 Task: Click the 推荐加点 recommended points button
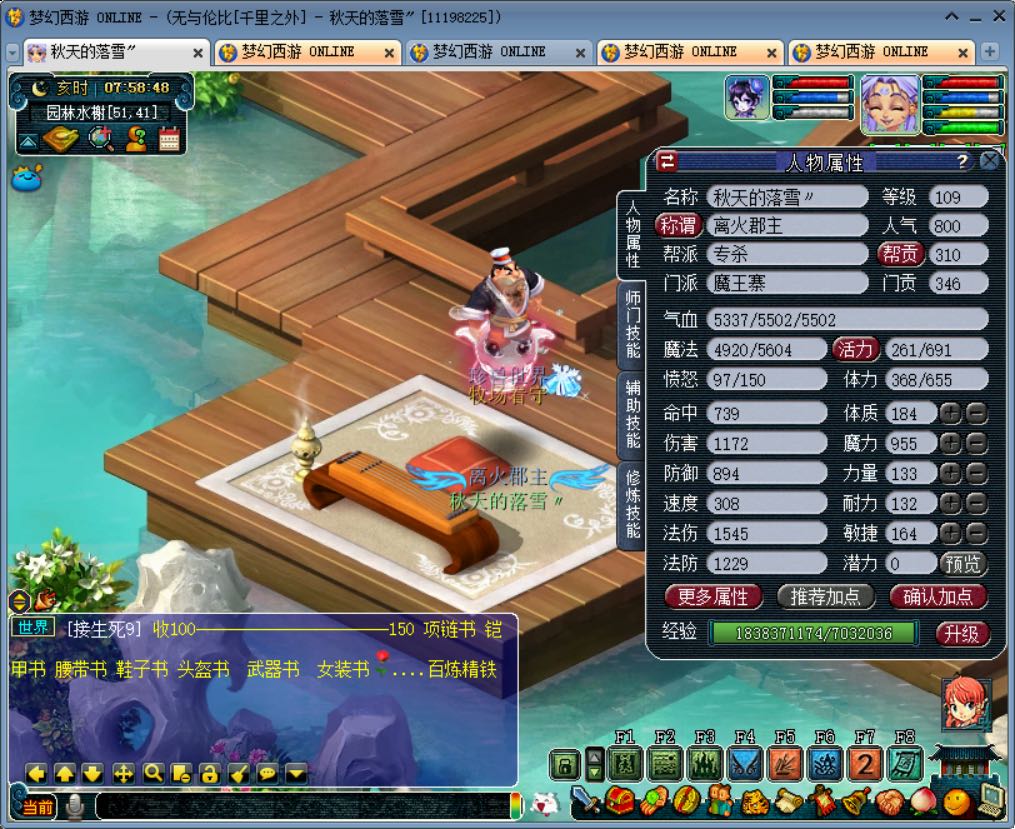[825, 597]
